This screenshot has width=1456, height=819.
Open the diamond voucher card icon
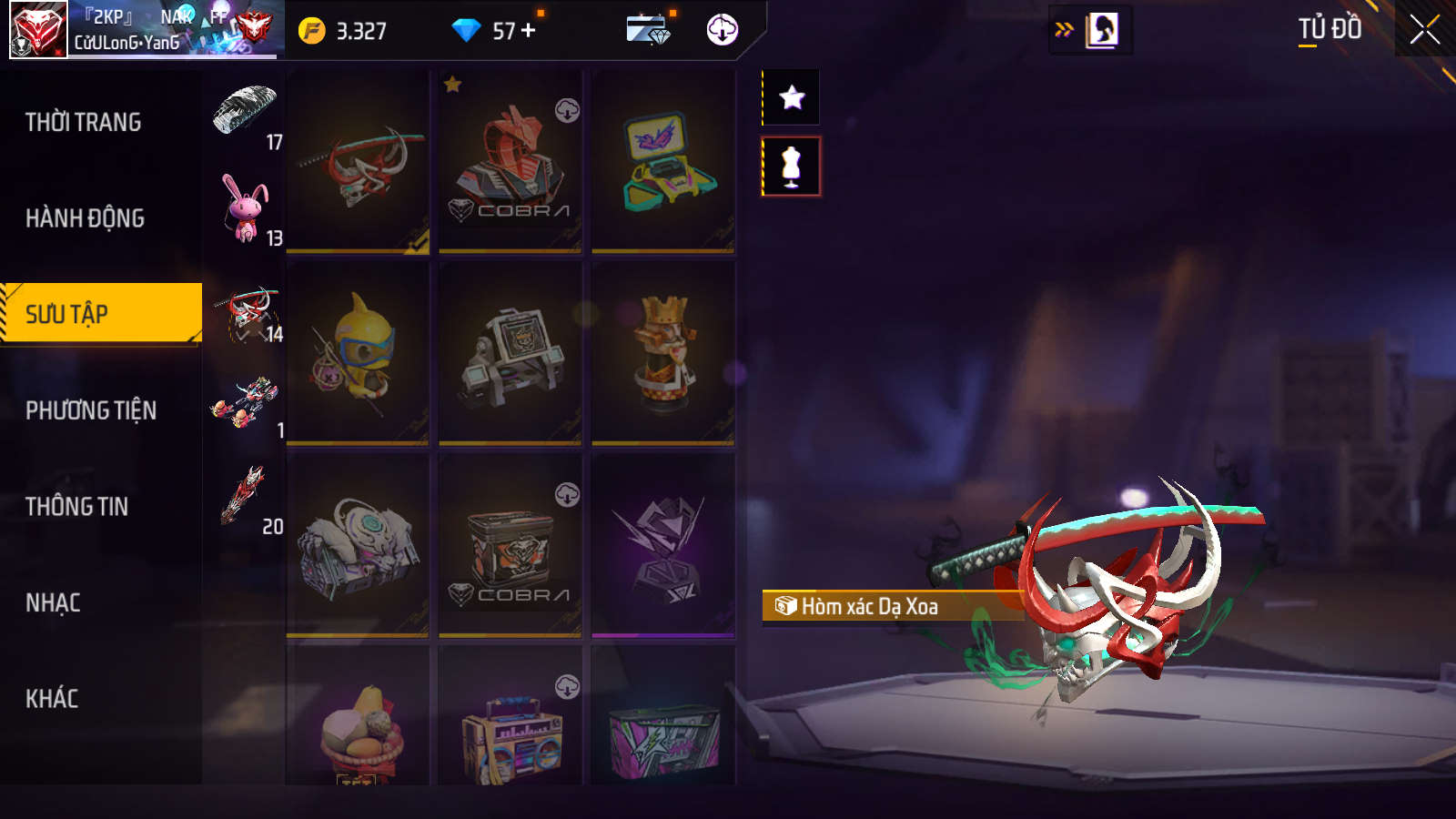(649, 30)
